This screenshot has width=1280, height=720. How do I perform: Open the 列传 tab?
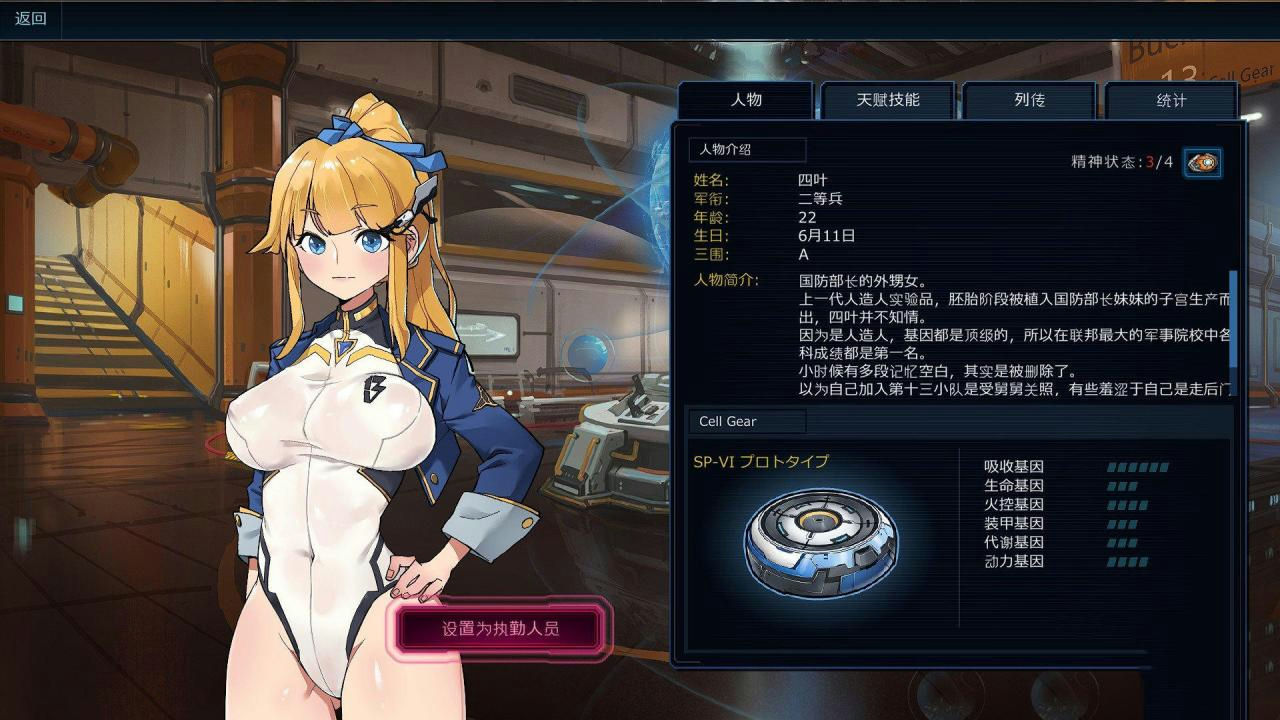point(1030,100)
